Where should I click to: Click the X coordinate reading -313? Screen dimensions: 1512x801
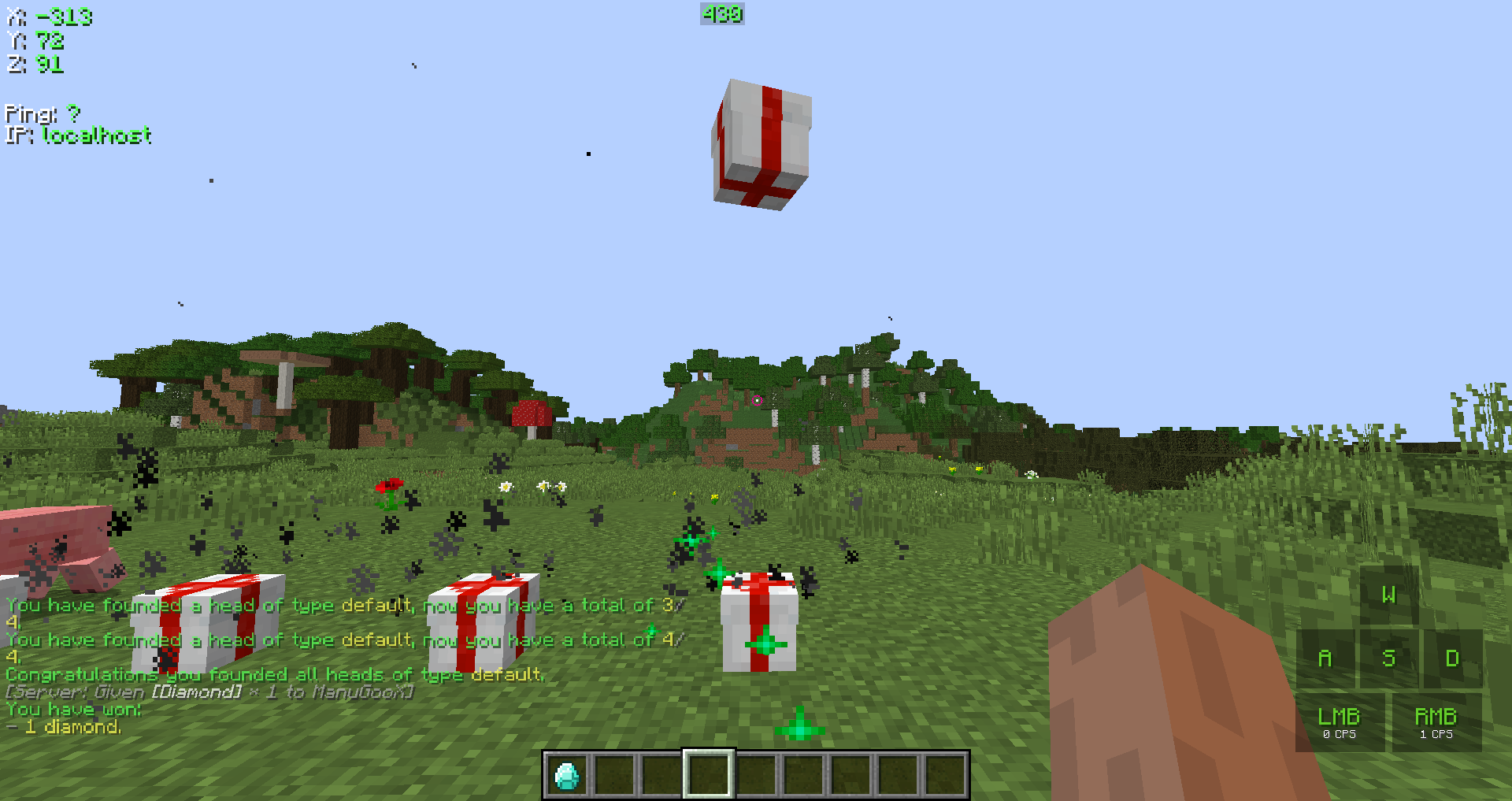(x=47, y=16)
